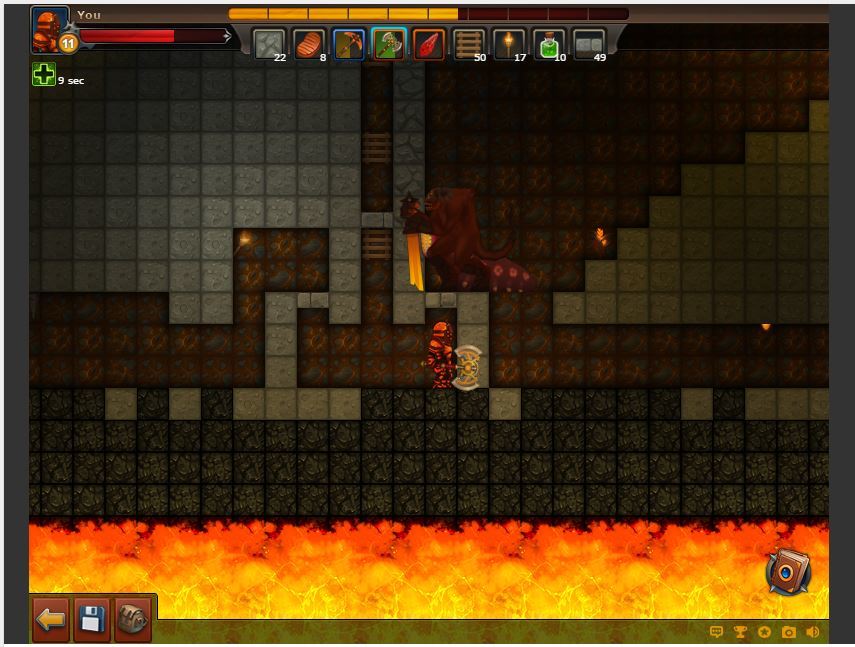This screenshot has width=855, height=647.
Task: Click the player portrait avatar
Action: pos(48,28)
